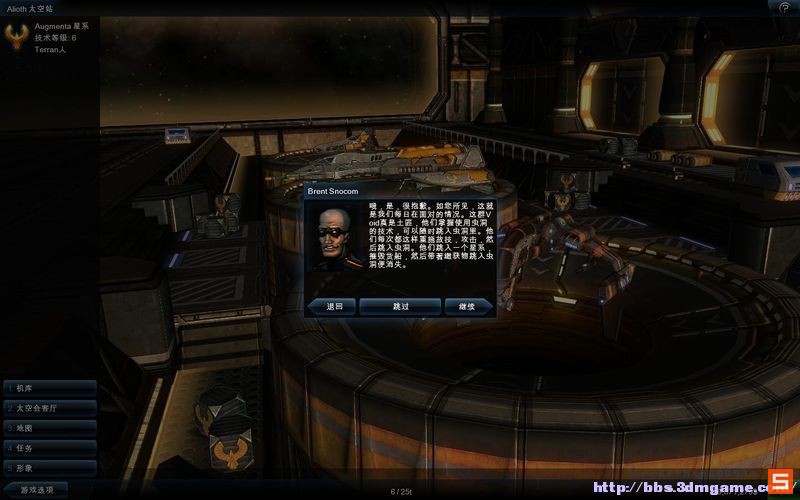Select the 形象 status entry
This screenshot has width=800, height=500.
point(48,468)
